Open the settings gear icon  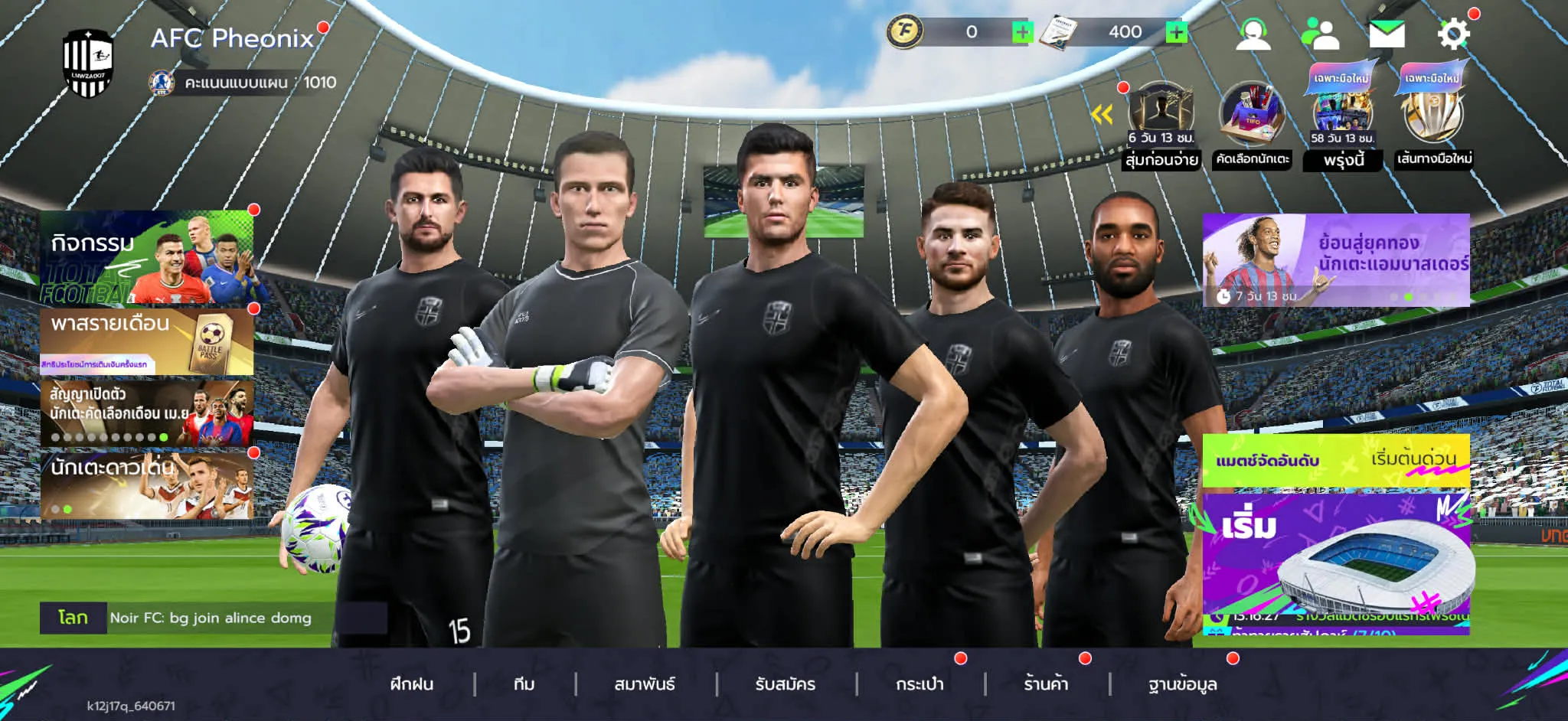[x=1453, y=34]
